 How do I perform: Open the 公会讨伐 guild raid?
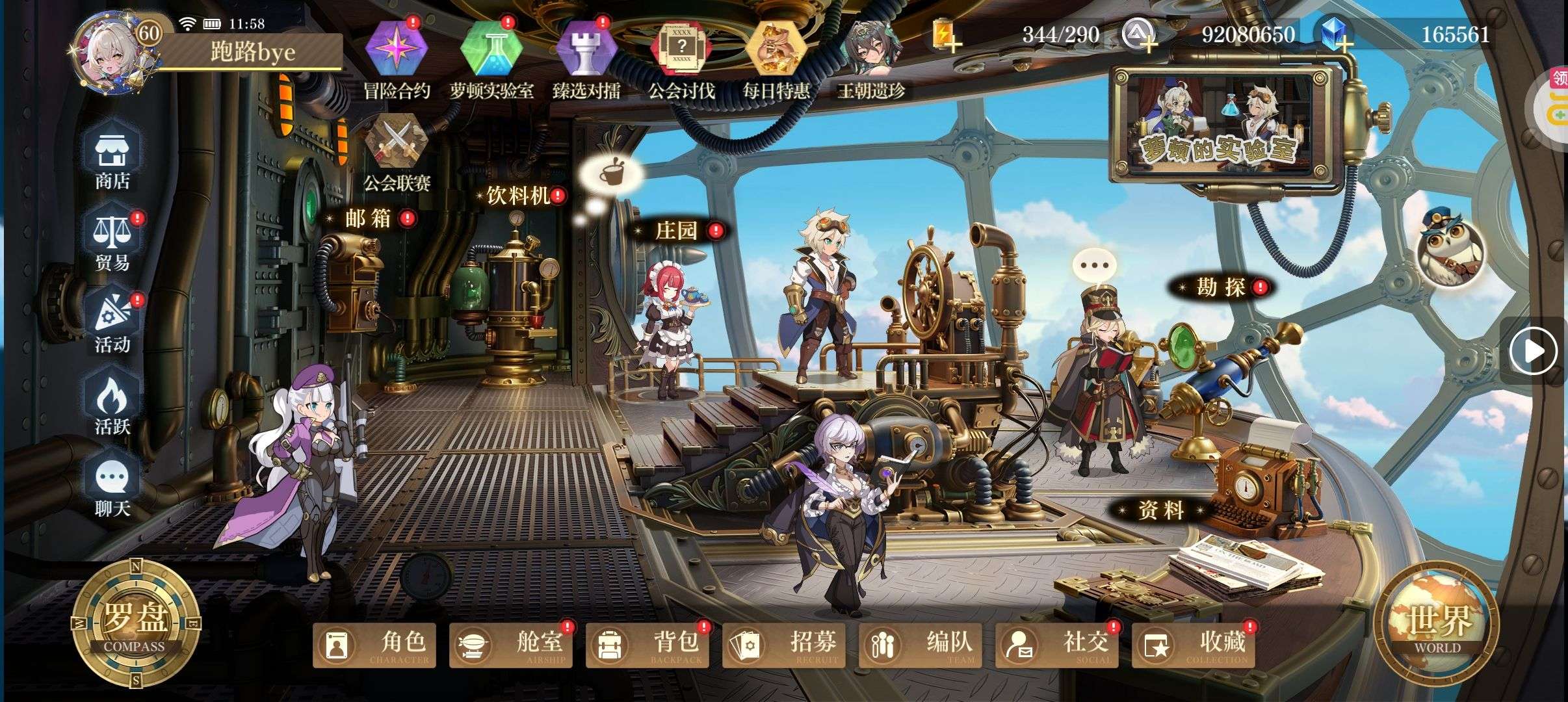(x=681, y=51)
